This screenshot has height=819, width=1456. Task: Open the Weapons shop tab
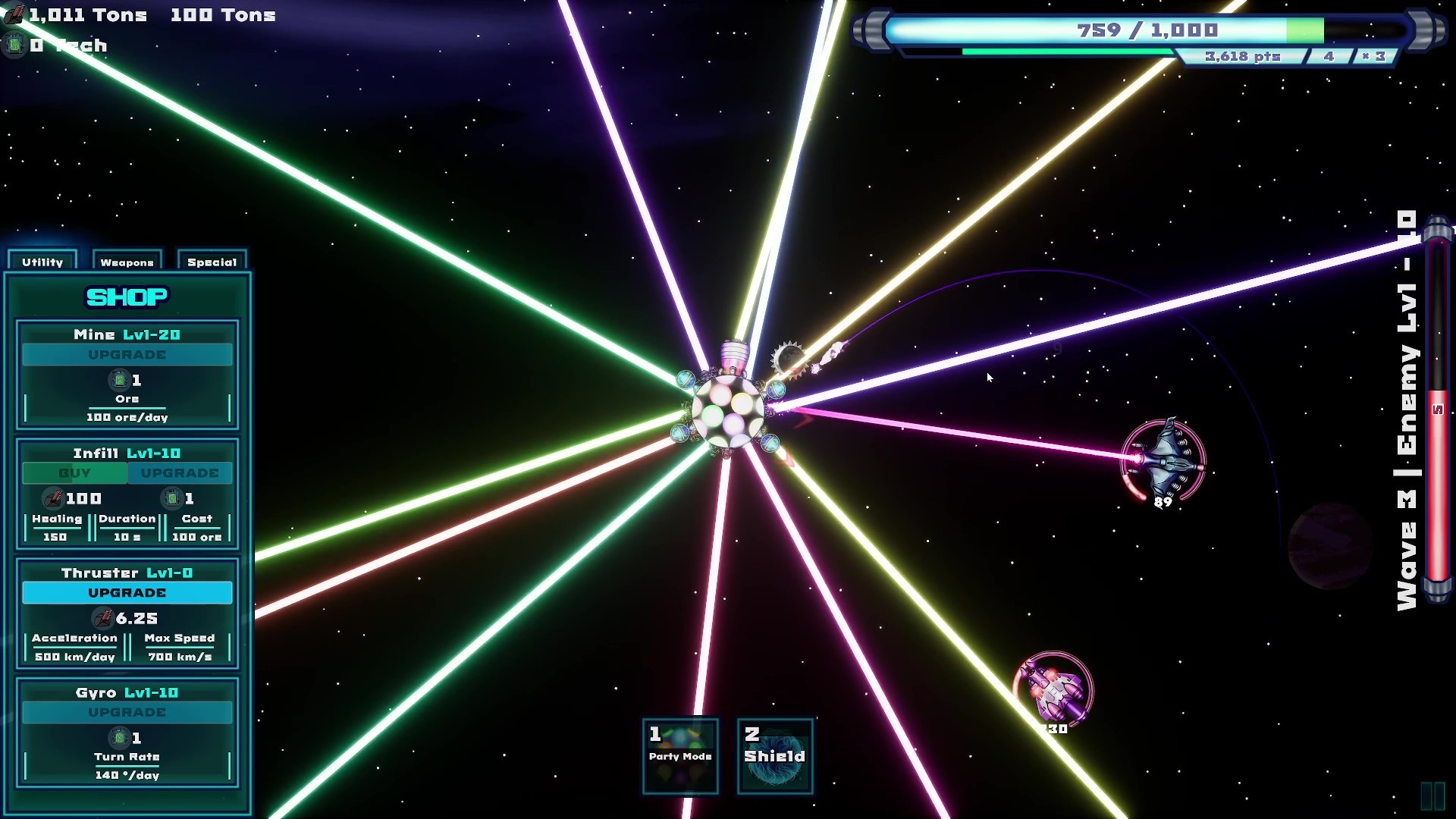pyautogui.click(x=127, y=262)
